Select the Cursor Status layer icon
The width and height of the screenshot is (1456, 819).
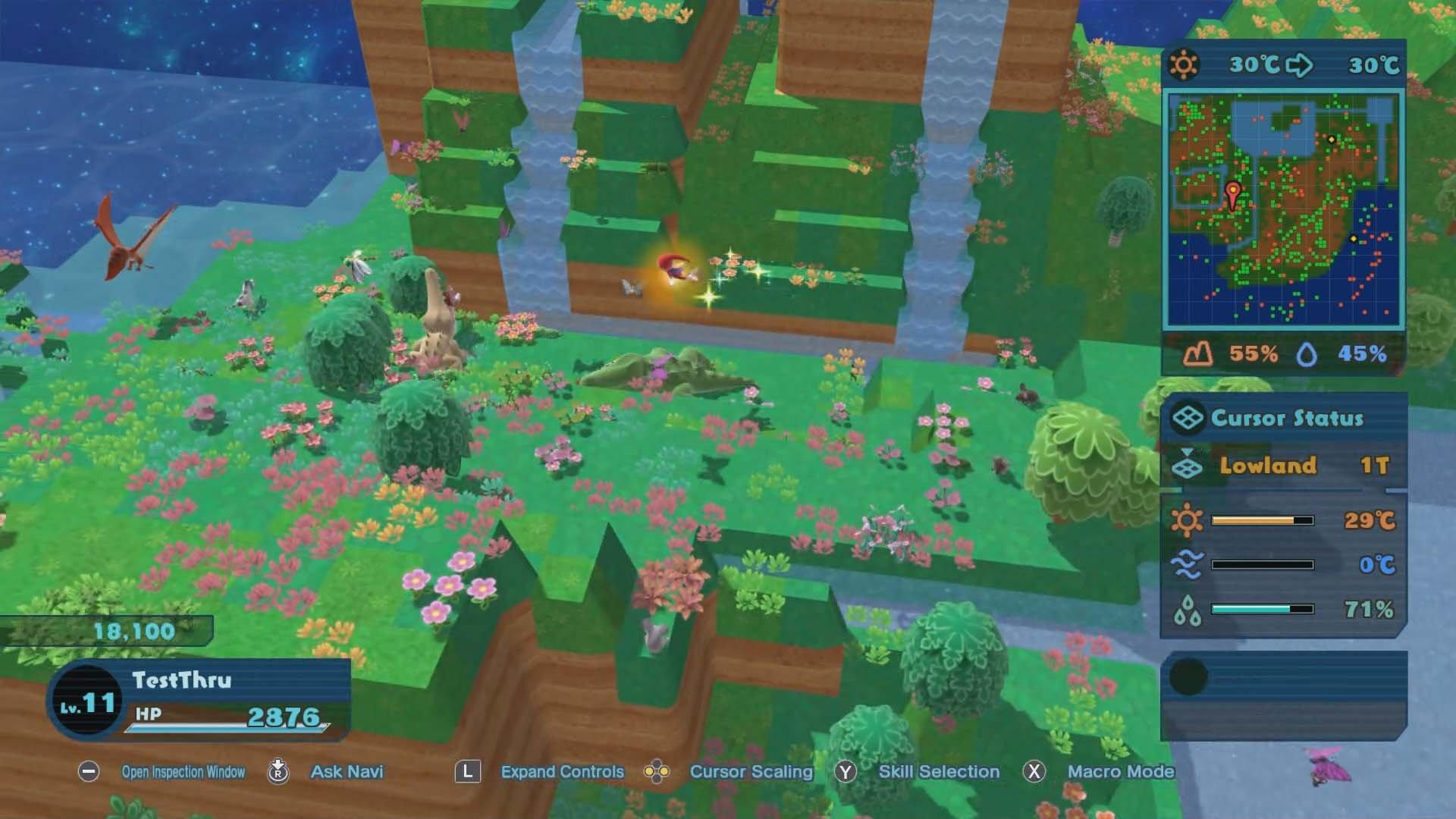pyautogui.click(x=1189, y=417)
